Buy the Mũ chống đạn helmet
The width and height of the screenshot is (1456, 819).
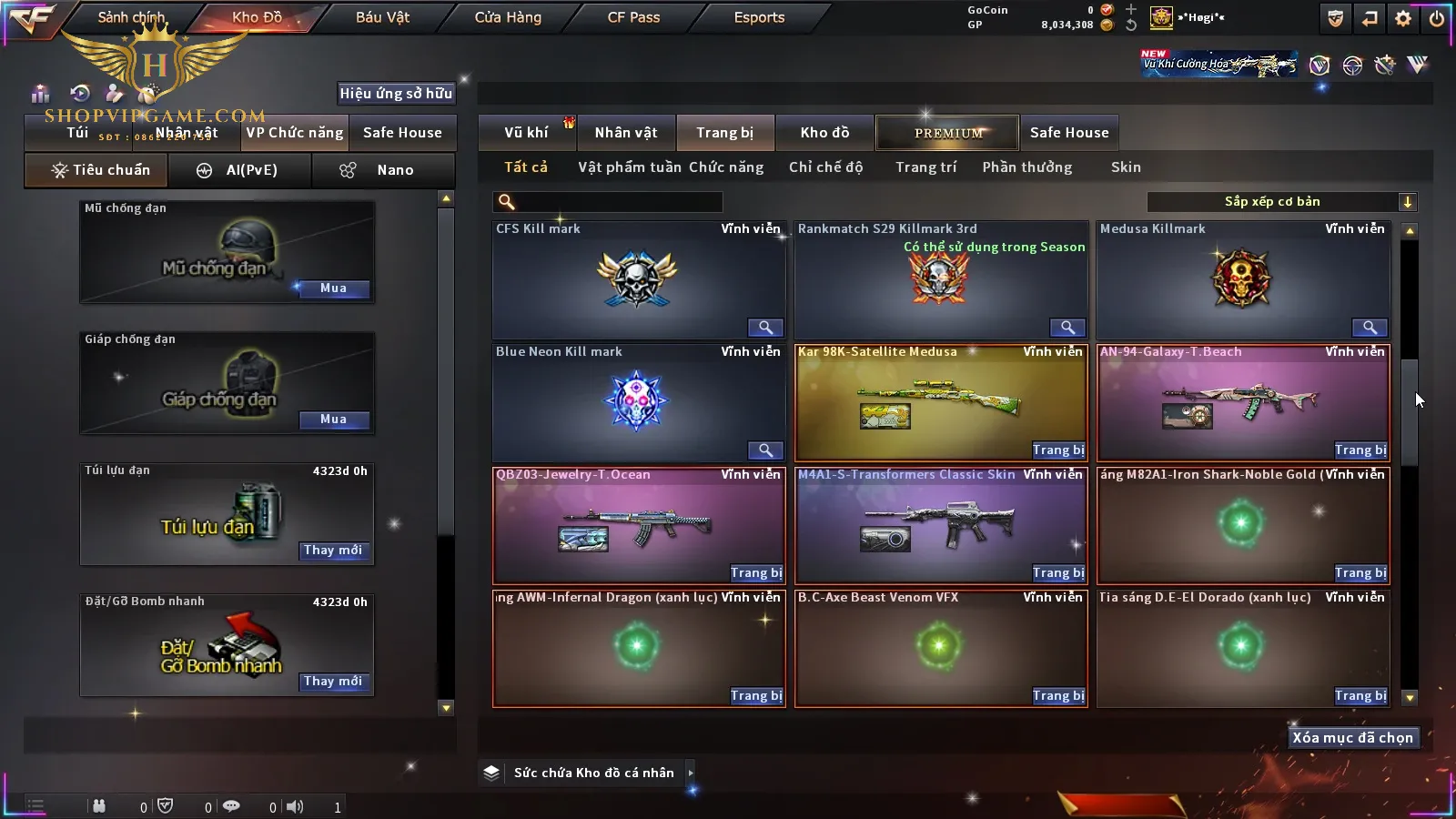tap(333, 288)
